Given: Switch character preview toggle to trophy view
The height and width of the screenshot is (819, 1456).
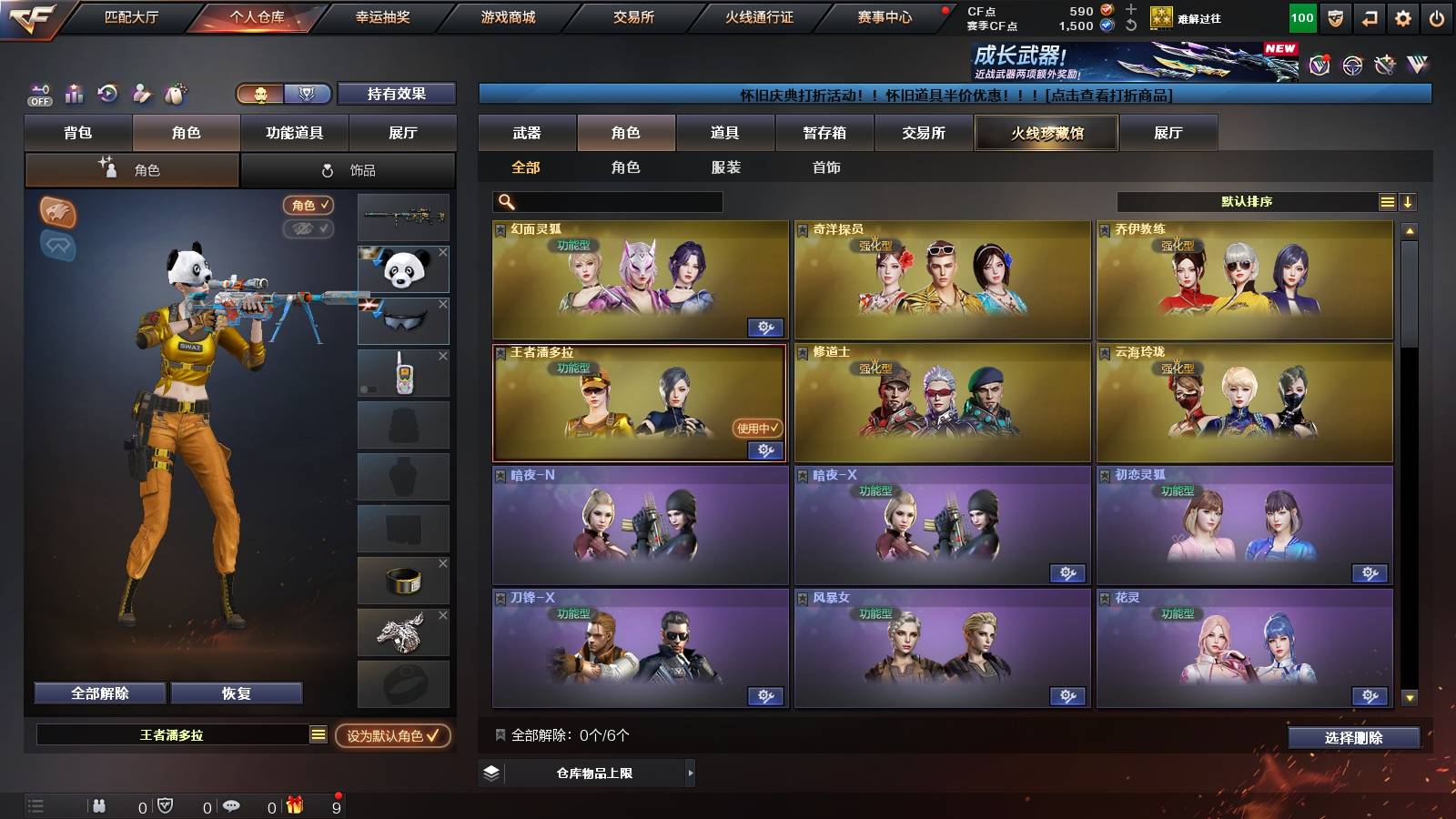Looking at the screenshot, I should pyautogui.click(x=308, y=95).
